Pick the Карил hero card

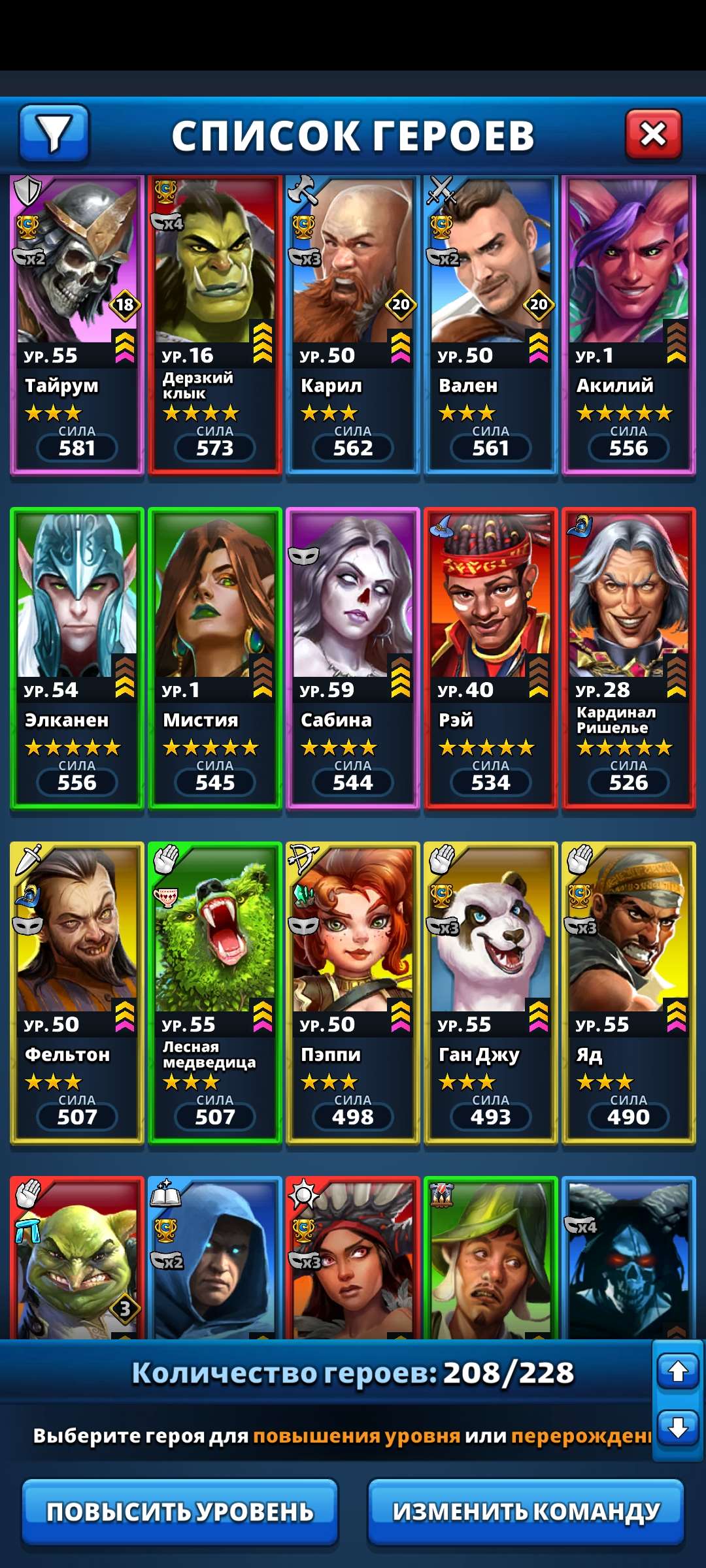coord(353,324)
